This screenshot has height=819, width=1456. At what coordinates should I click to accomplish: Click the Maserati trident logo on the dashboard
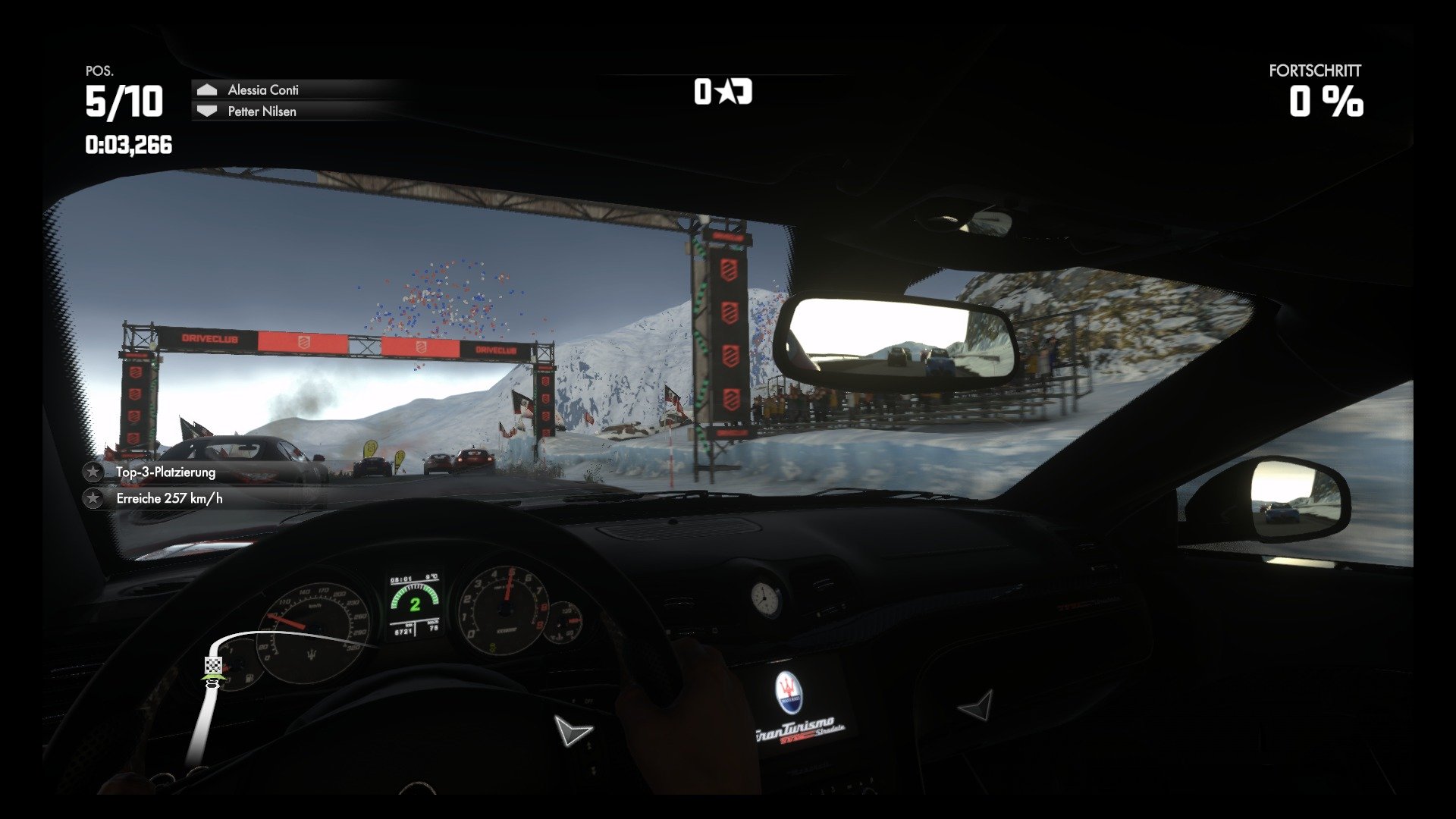tap(789, 692)
